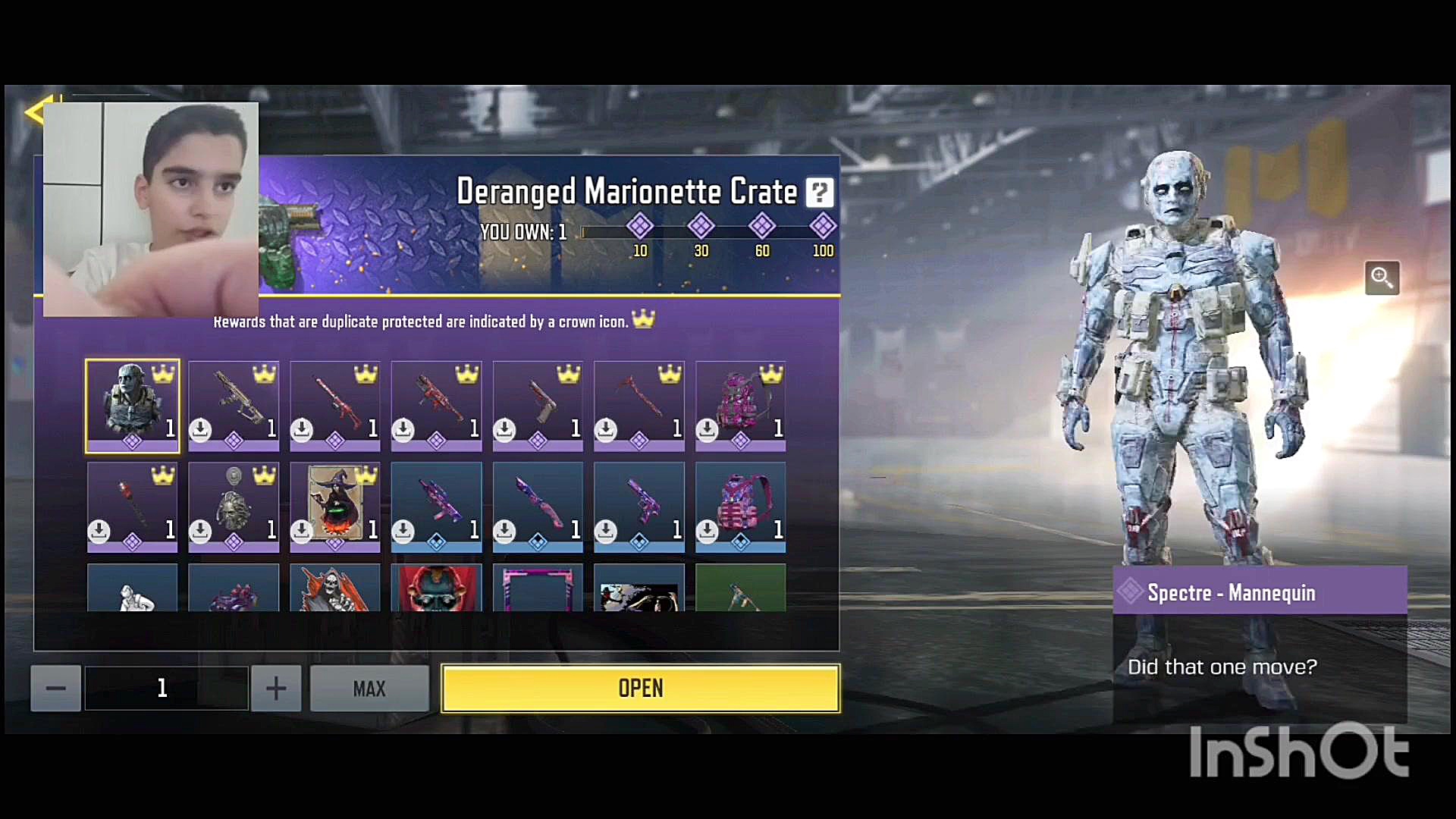Screen dimensions: 1456x819
Task: Select the green background axe reward tile
Action: tap(740, 588)
